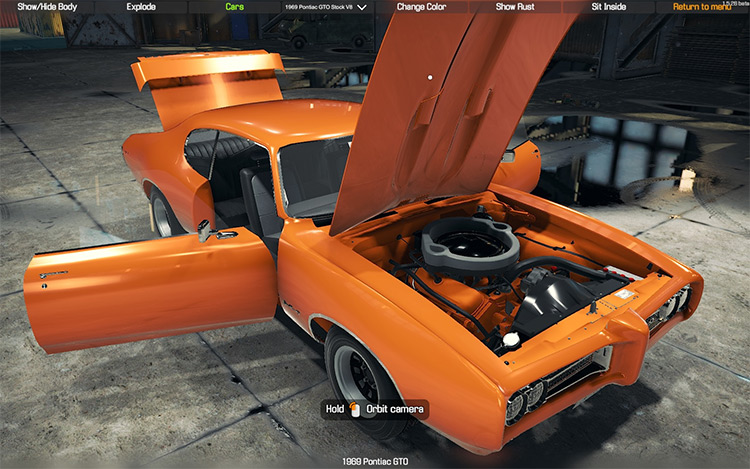Open the Cars menu
Viewport: 750px width, 469px height.
pos(235,7)
